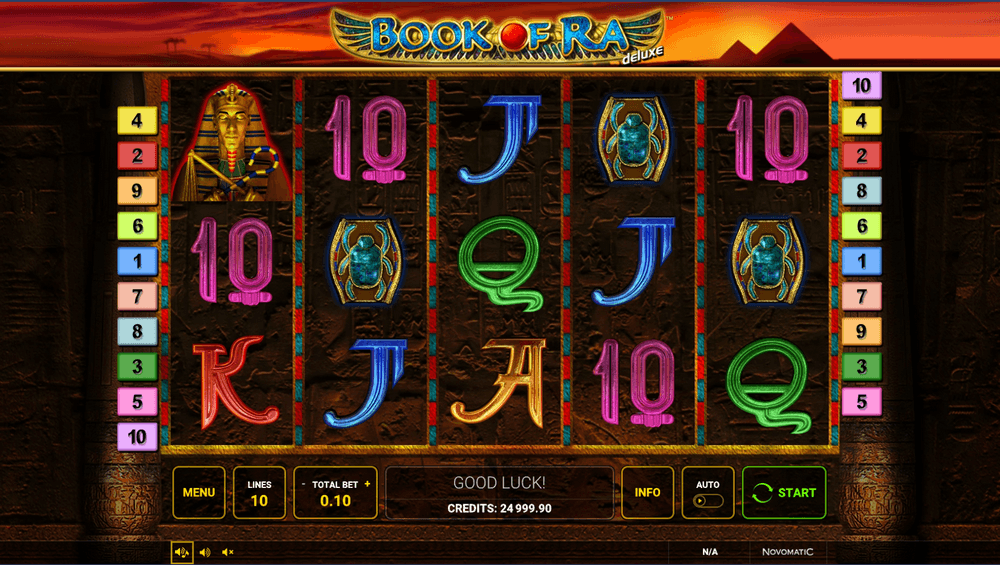Image resolution: width=1000 pixels, height=565 pixels.
Task: Toggle the AUTO spin switch
Action: pyautogui.click(x=707, y=499)
